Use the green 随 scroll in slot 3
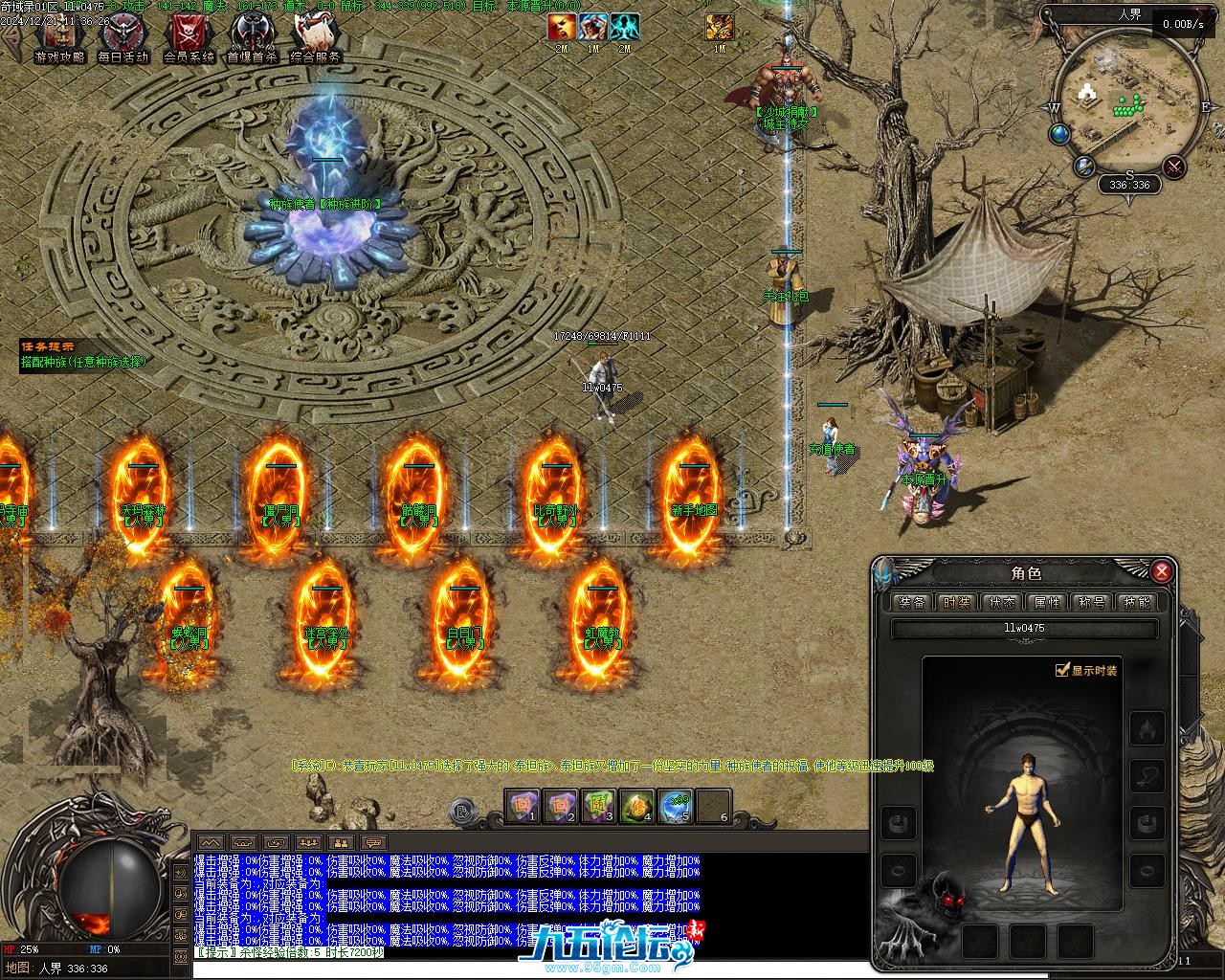This screenshot has width=1225, height=980. pos(598,808)
